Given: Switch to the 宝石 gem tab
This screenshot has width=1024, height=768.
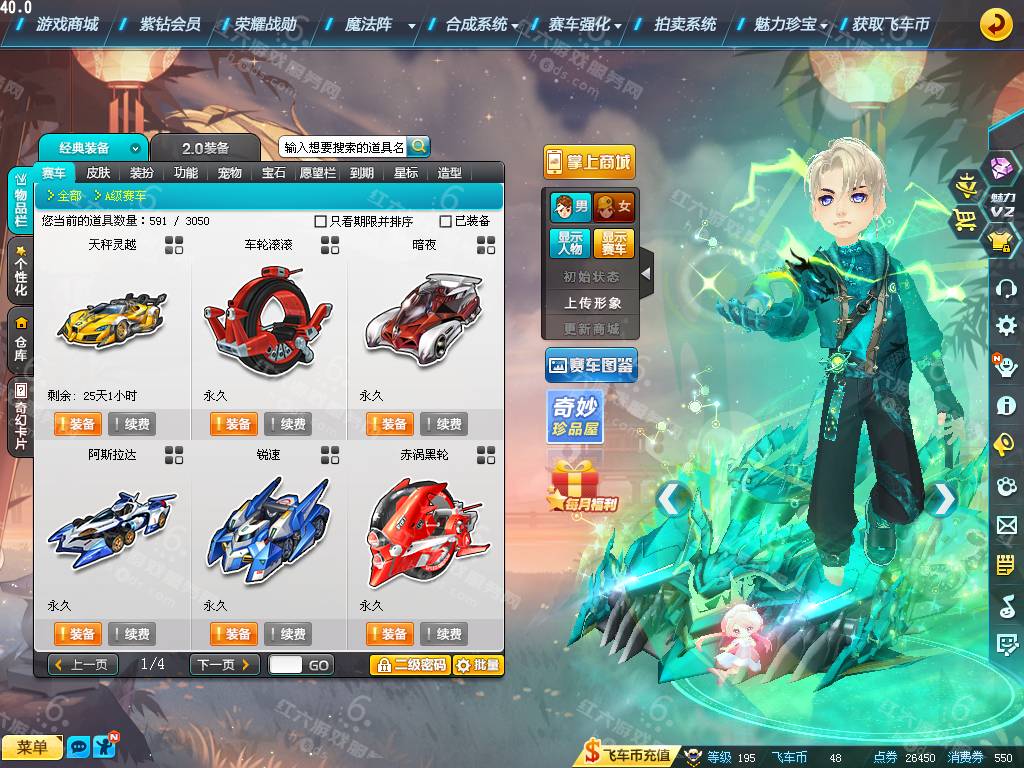Looking at the screenshot, I should (274, 173).
